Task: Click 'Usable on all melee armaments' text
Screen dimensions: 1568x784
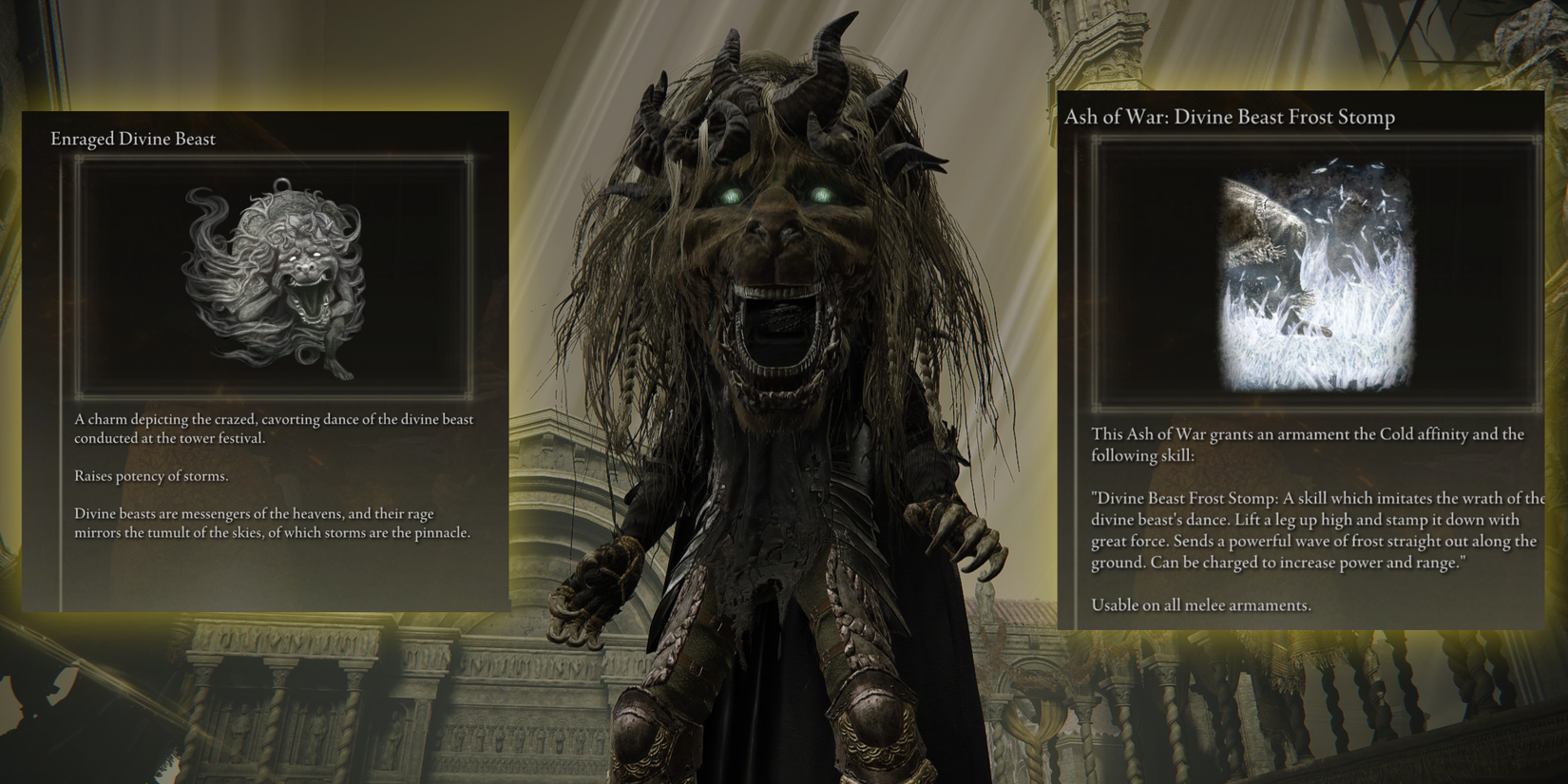Action: point(1200,604)
